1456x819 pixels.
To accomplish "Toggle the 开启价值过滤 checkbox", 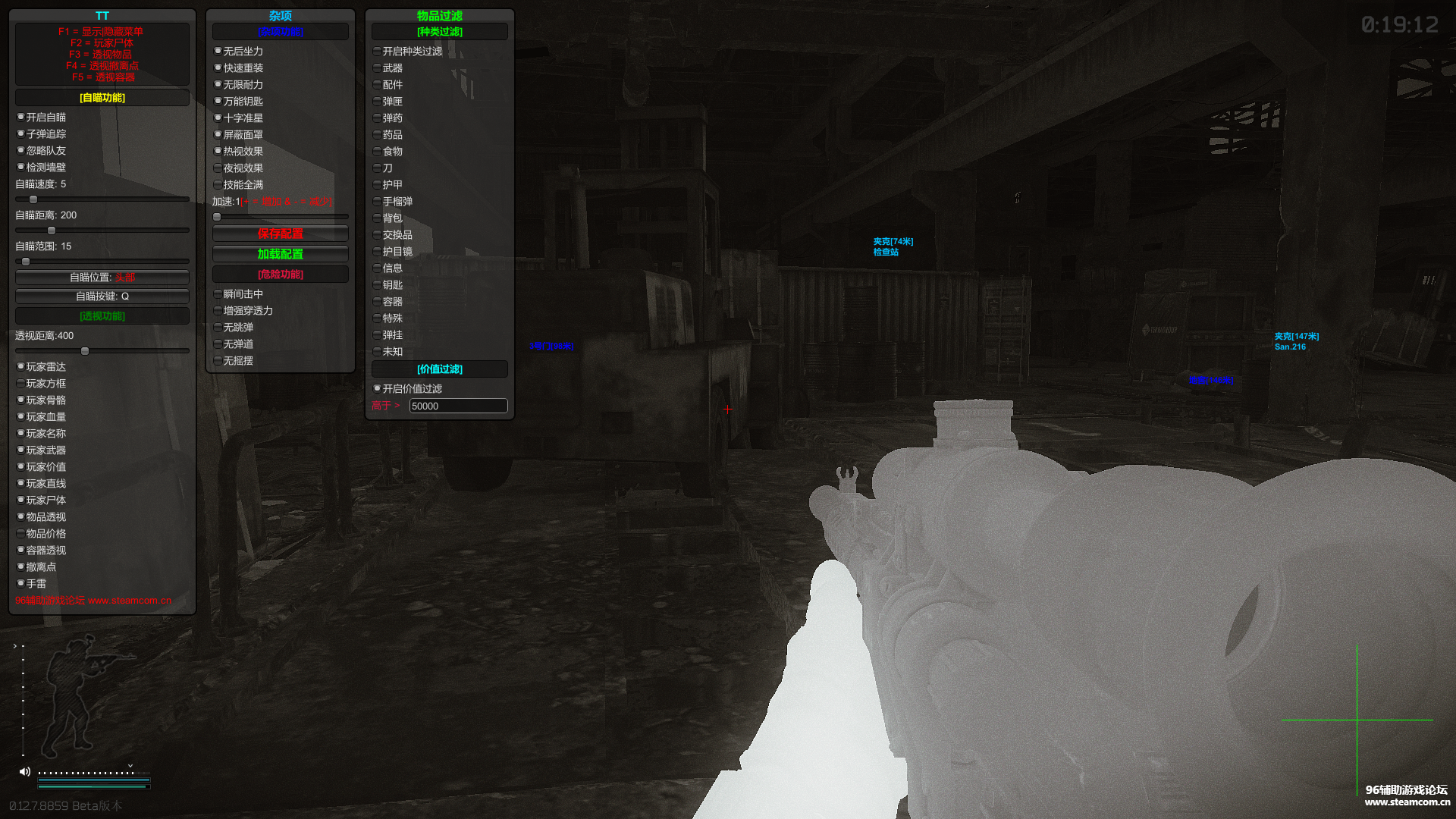I will 378,389.
